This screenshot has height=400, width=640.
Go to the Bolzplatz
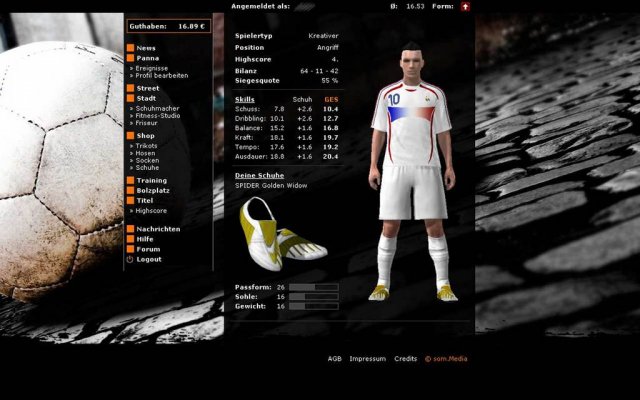(153, 190)
